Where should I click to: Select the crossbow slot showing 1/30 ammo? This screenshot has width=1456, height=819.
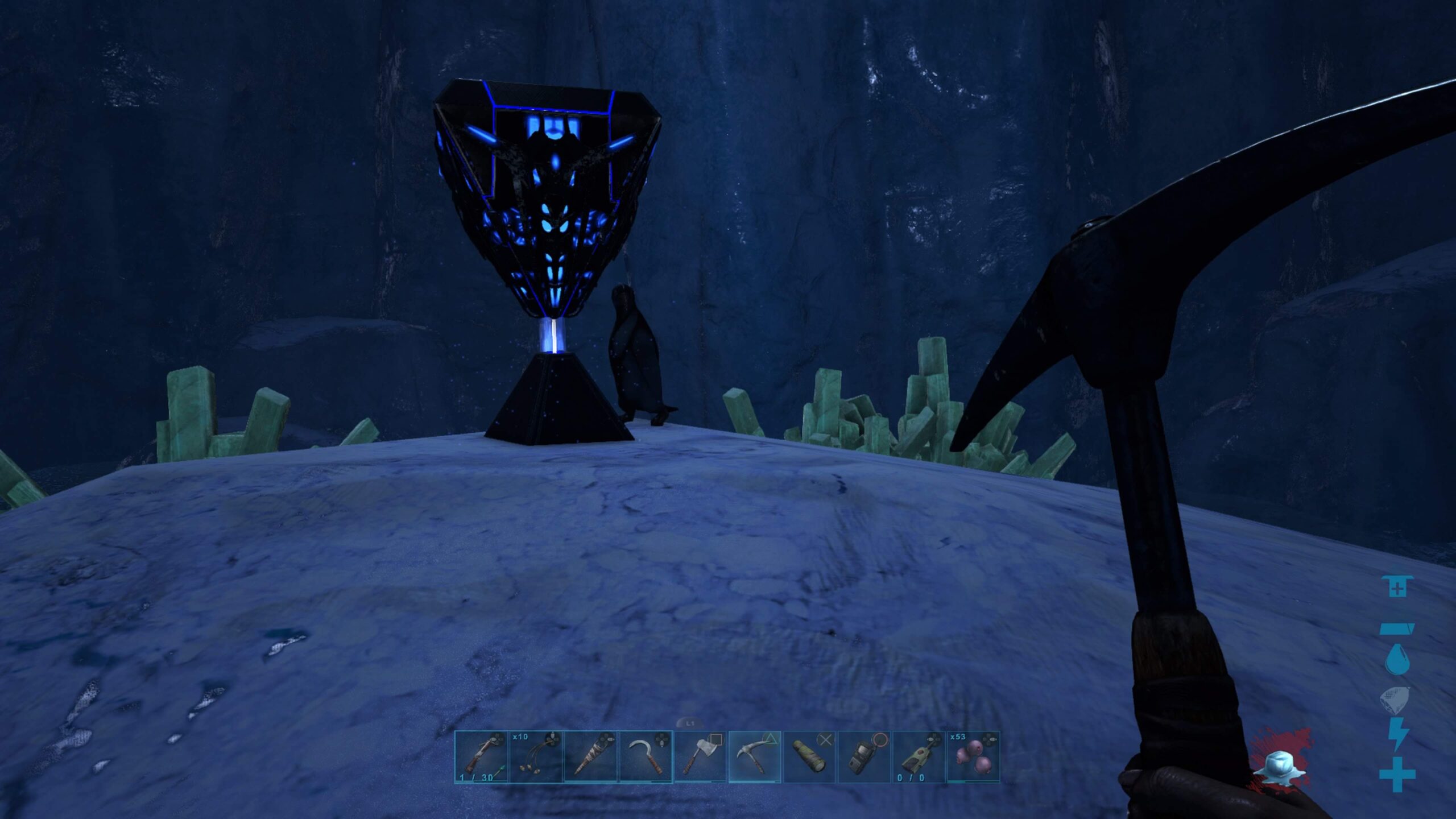click(x=481, y=757)
